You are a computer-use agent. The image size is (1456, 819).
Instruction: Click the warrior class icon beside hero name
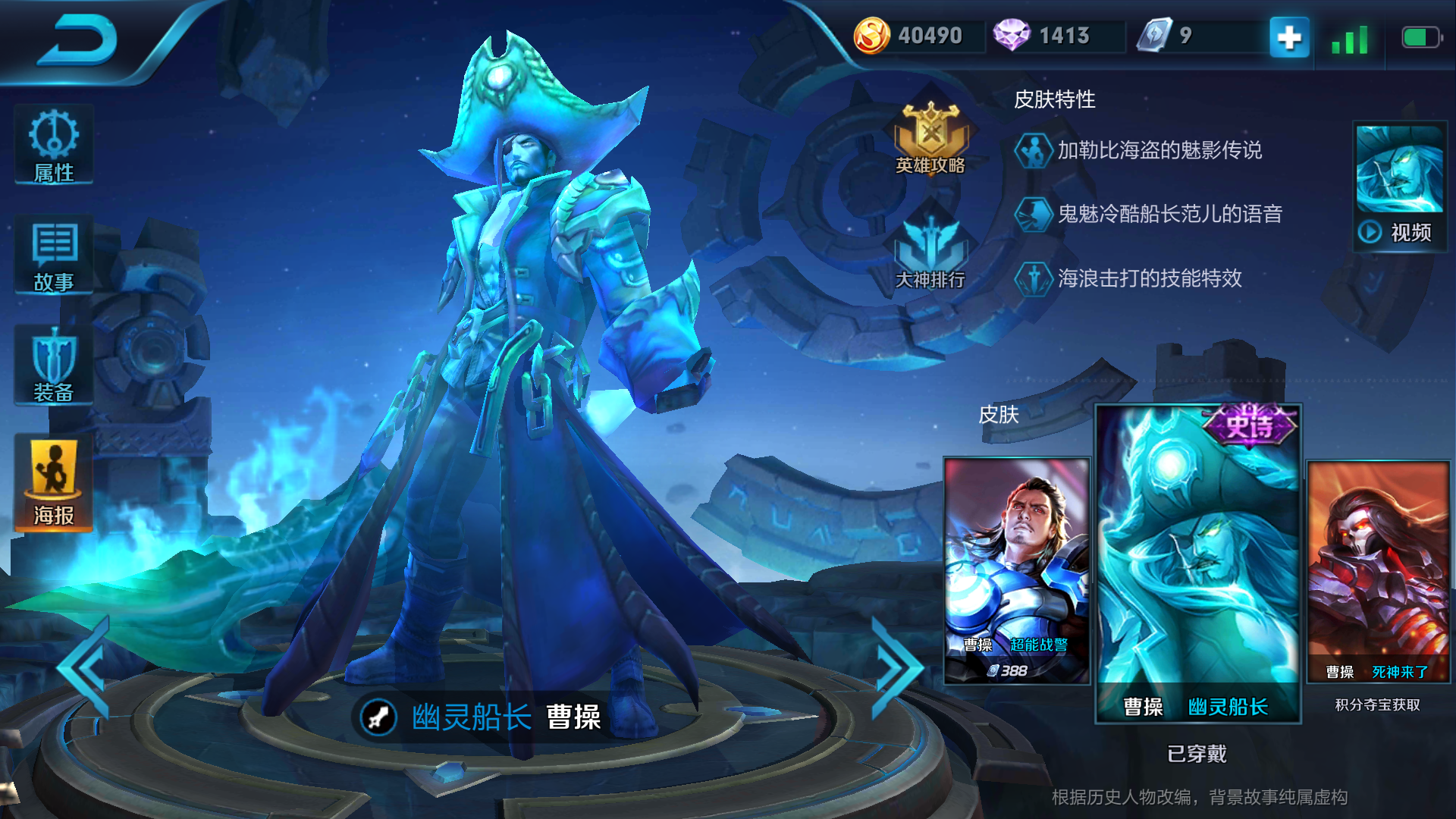378,717
